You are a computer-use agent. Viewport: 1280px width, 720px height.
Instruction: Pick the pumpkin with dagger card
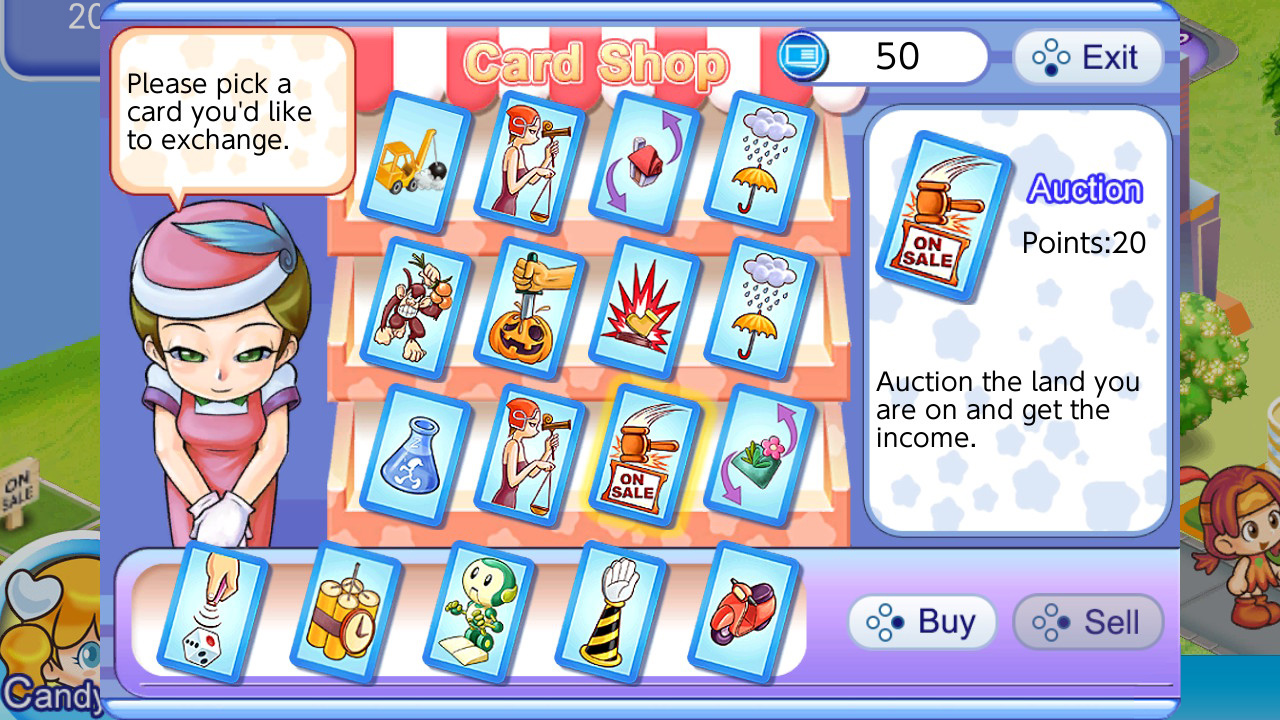tap(530, 310)
